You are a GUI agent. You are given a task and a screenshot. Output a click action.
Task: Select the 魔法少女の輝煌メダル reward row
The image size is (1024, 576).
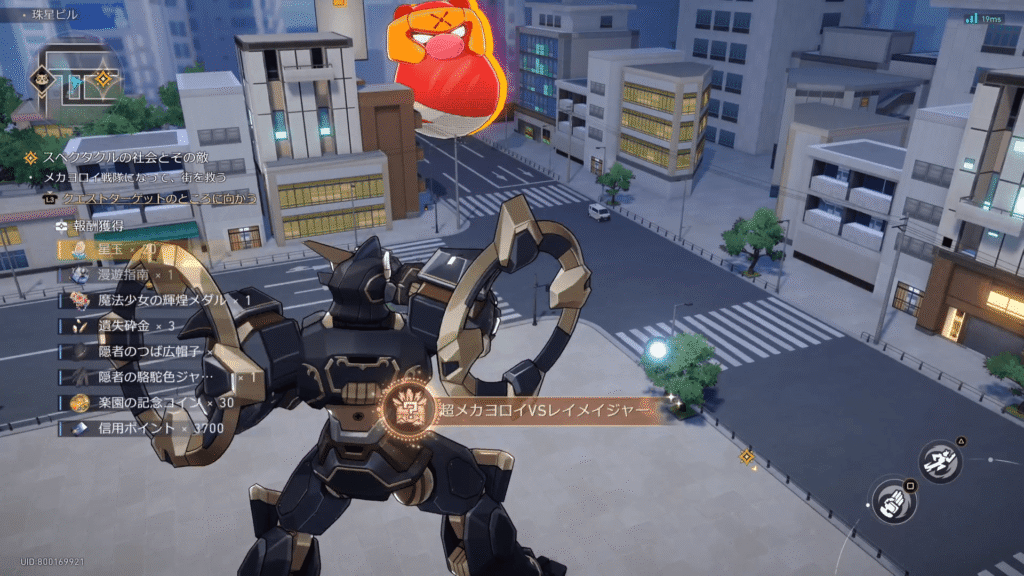pyautogui.click(x=160, y=299)
